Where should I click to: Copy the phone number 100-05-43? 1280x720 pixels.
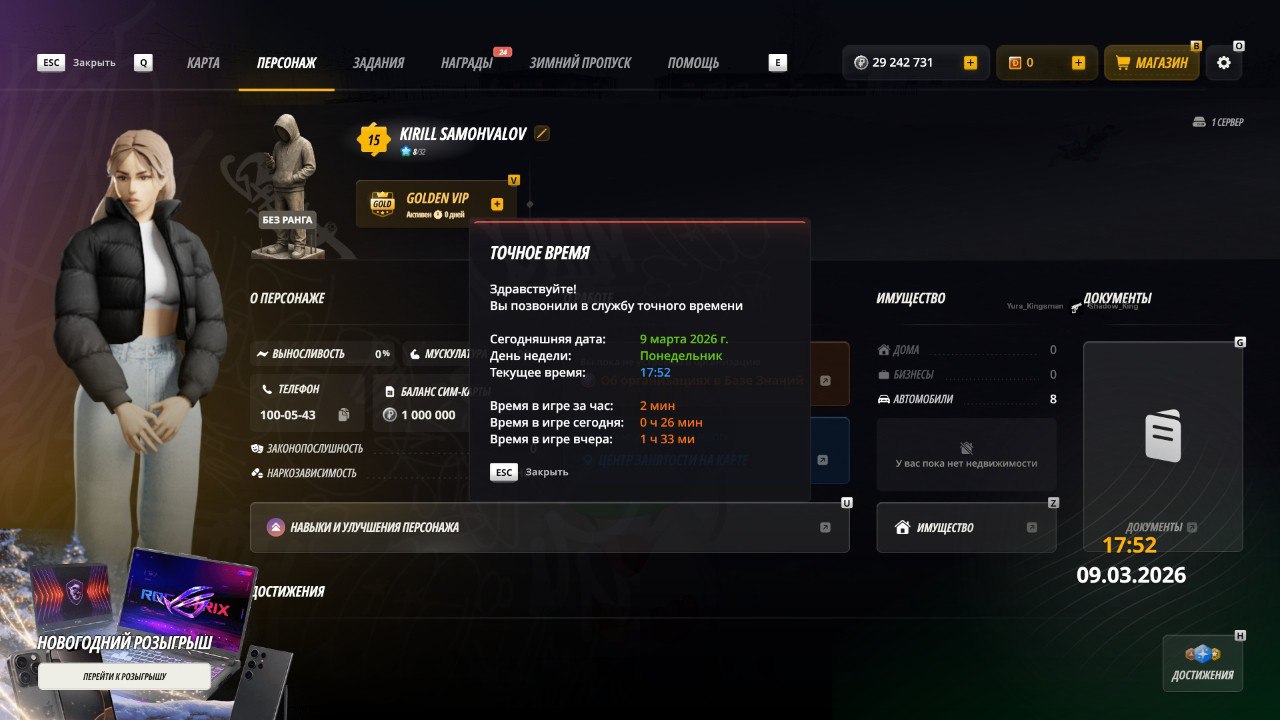point(344,415)
